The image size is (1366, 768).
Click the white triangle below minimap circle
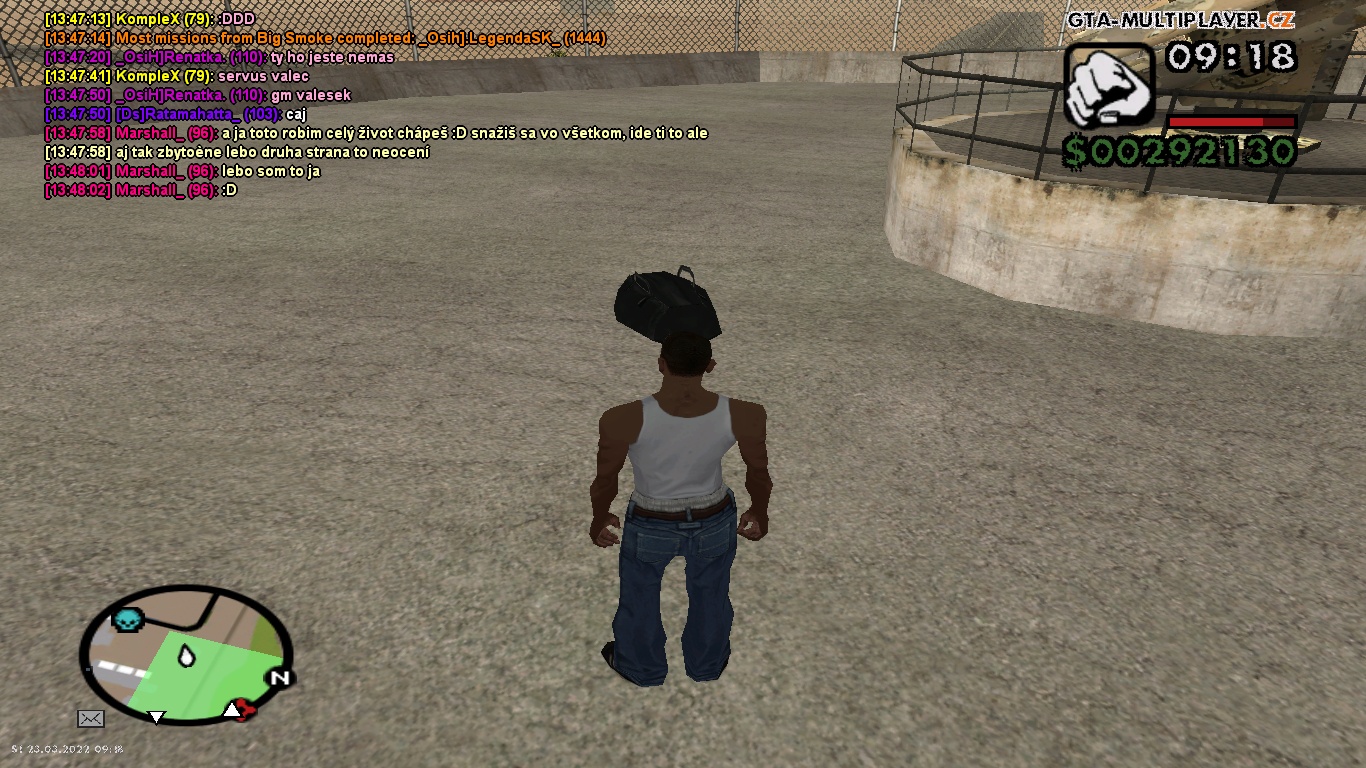coord(156,717)
